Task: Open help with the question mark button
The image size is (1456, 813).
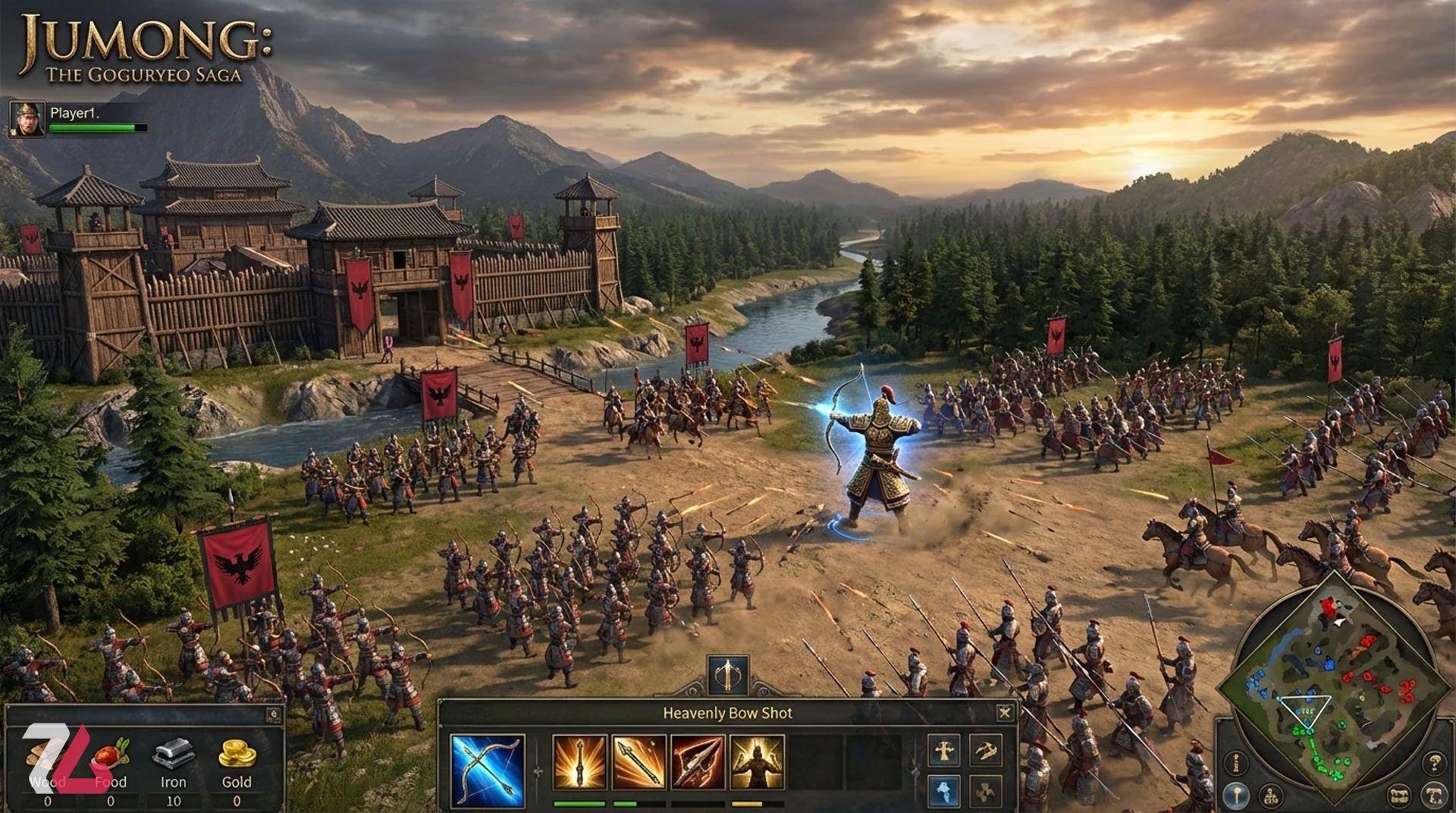Action: point(1433,762)
